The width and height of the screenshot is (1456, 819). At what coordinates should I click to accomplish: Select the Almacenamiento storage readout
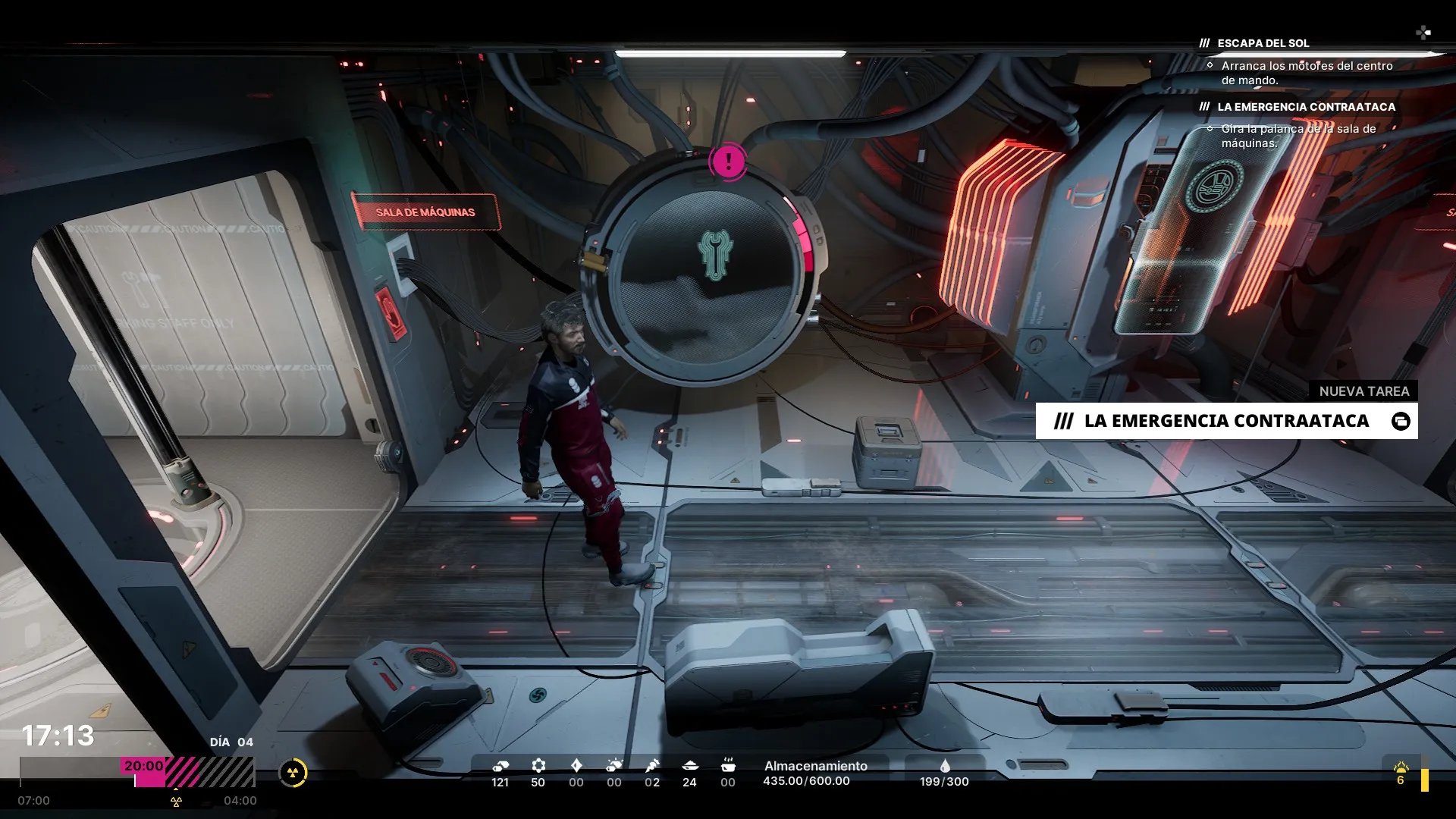point(815,773)
